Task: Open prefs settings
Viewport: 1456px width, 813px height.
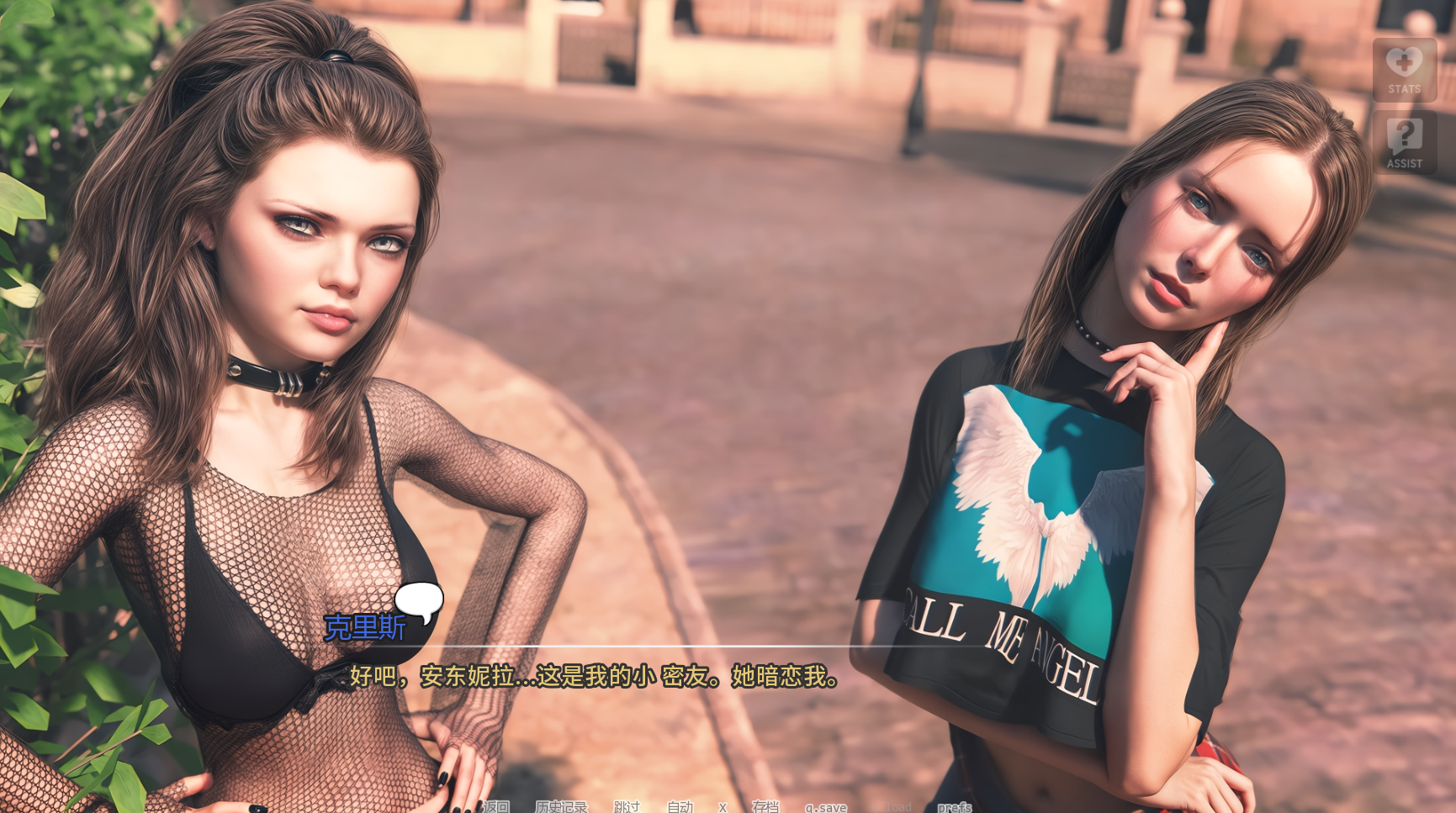Action: (955, 807)
